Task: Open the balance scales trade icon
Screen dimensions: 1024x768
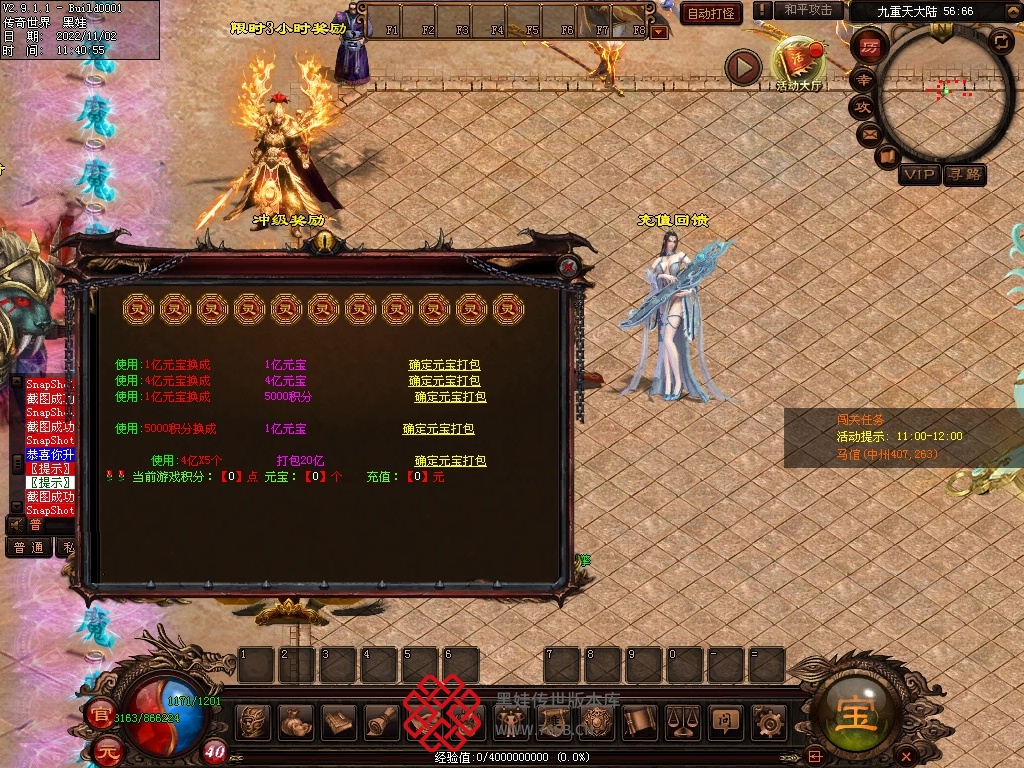Action: click(x=682, y=720)
